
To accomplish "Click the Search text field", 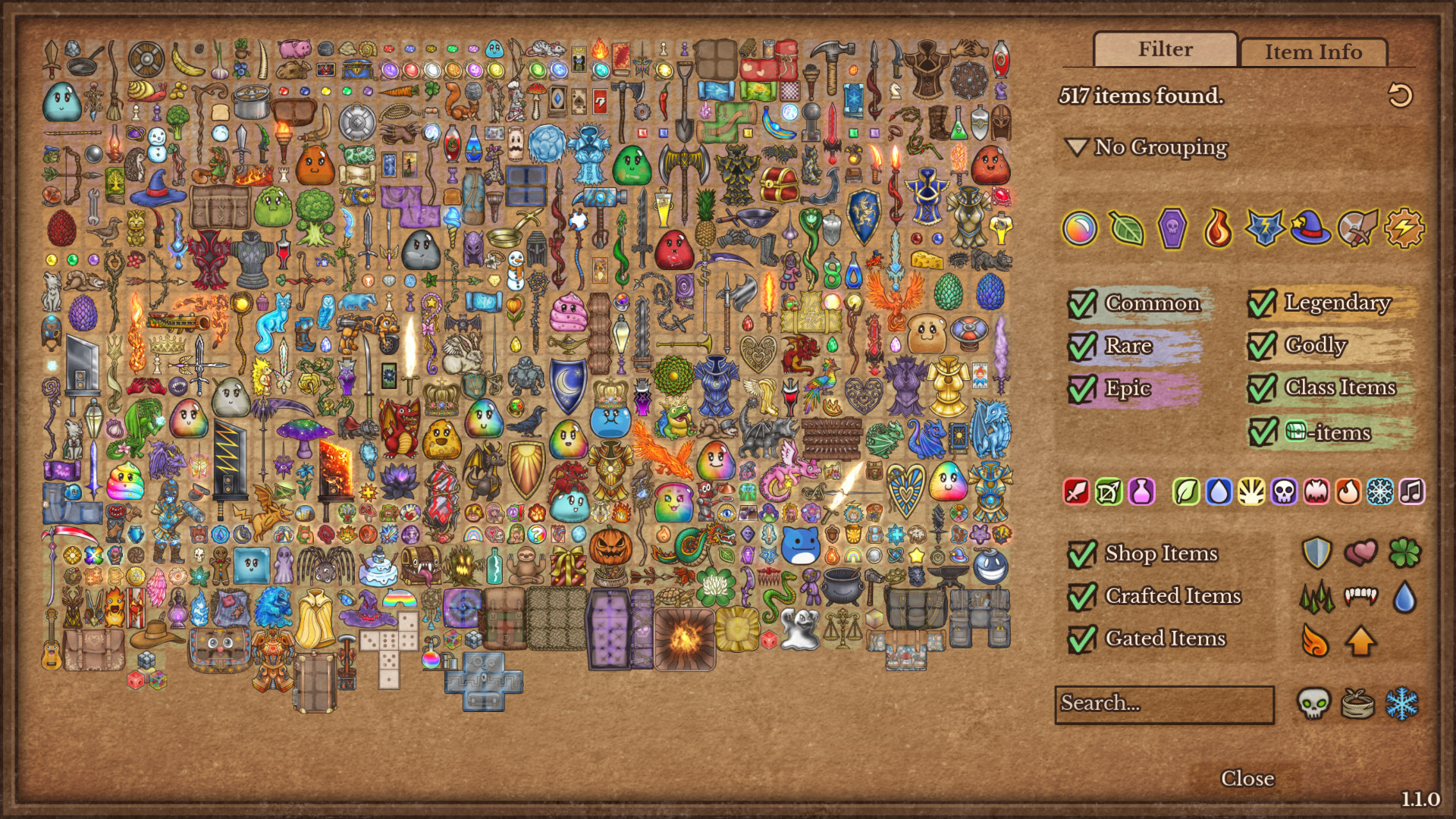I will tap(1164, 704).
